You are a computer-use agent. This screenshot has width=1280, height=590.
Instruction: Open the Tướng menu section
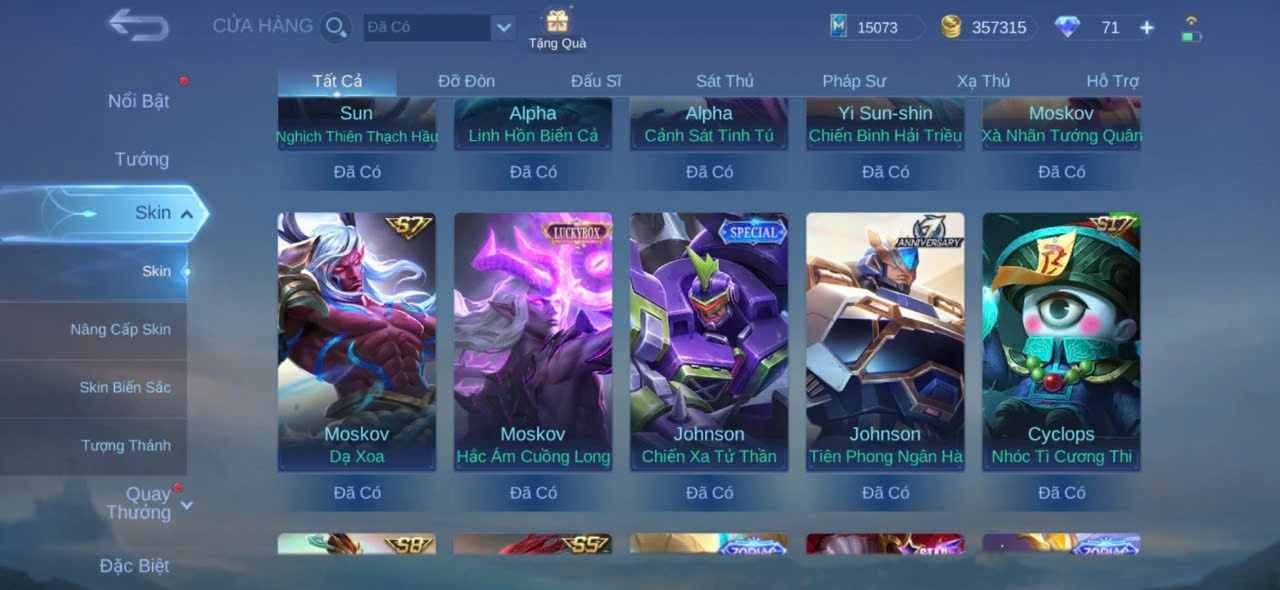pos(141,159)
